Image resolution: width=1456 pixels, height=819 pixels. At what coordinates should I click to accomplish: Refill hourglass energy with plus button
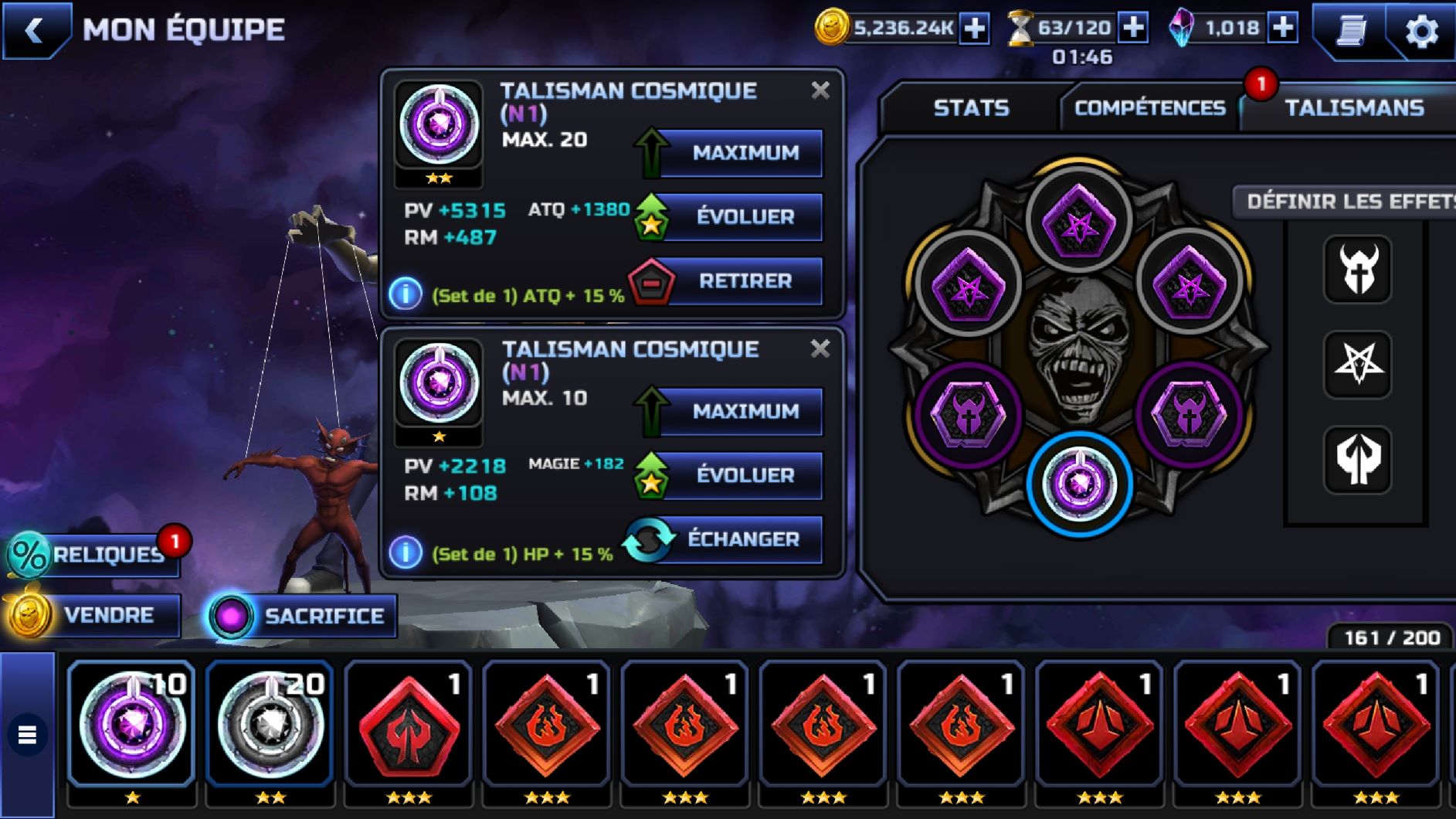[x=1133, y=29]
